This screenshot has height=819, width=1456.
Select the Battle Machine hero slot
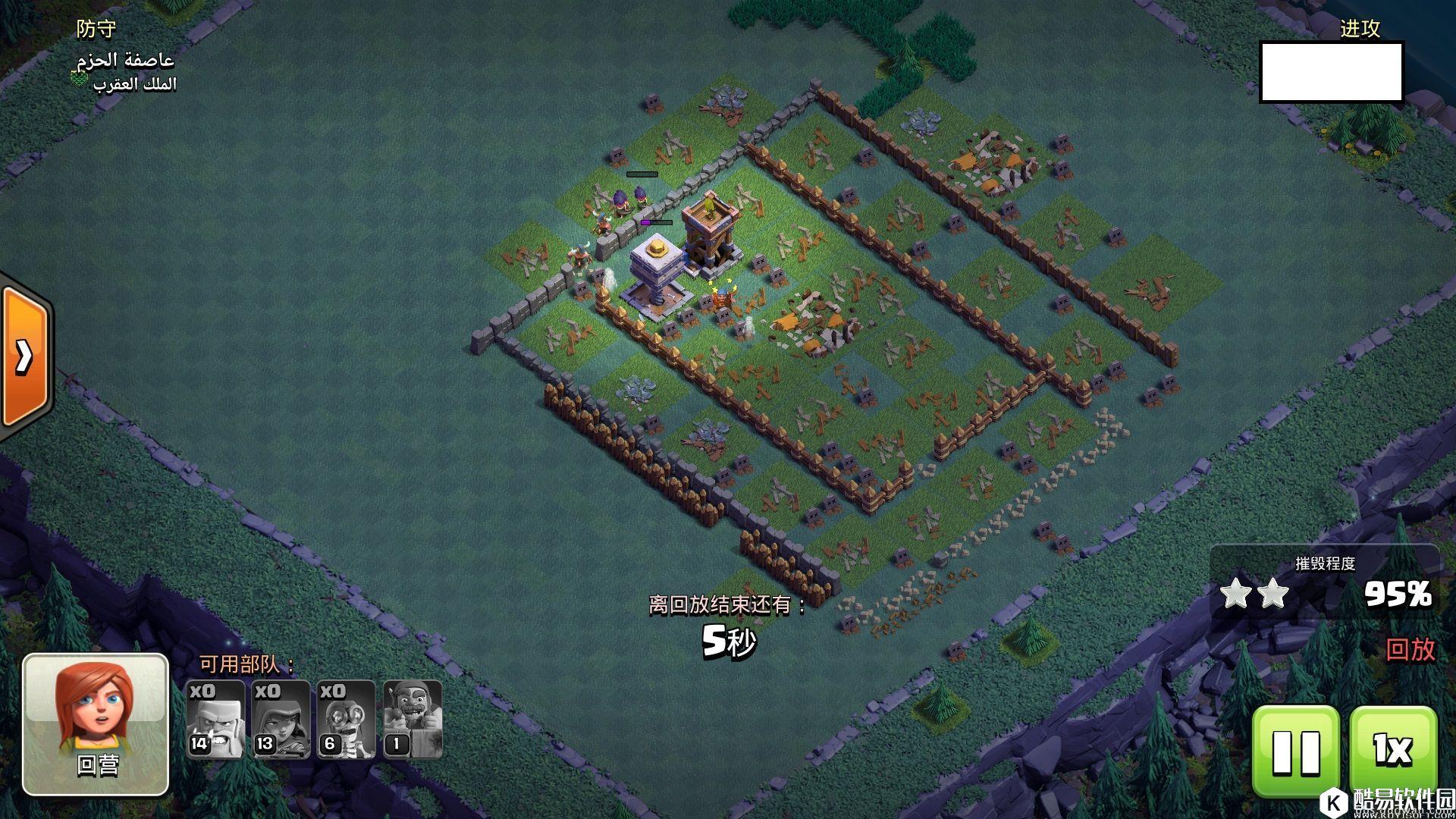coord(412,719)
